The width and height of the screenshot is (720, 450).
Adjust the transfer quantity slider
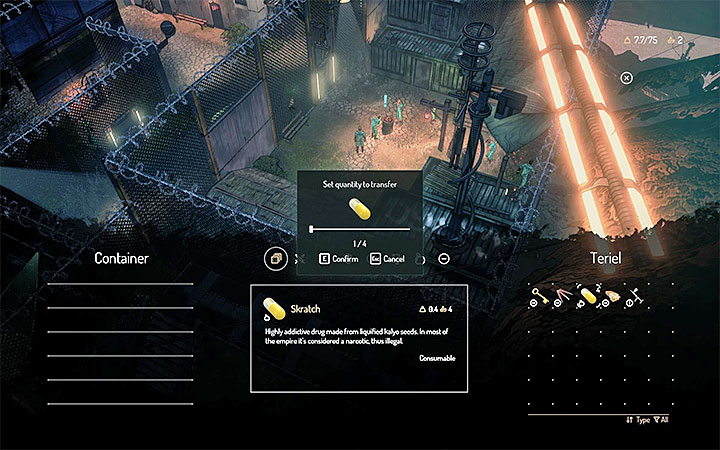312,229
